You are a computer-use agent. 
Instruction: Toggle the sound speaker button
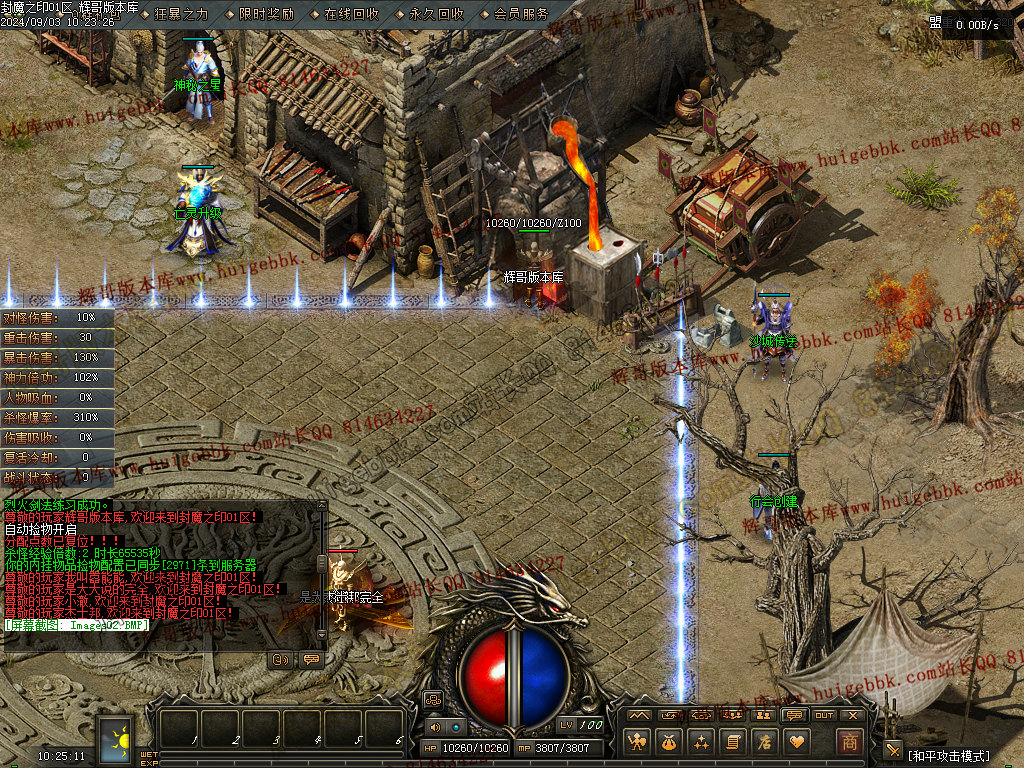click(433, 727)
